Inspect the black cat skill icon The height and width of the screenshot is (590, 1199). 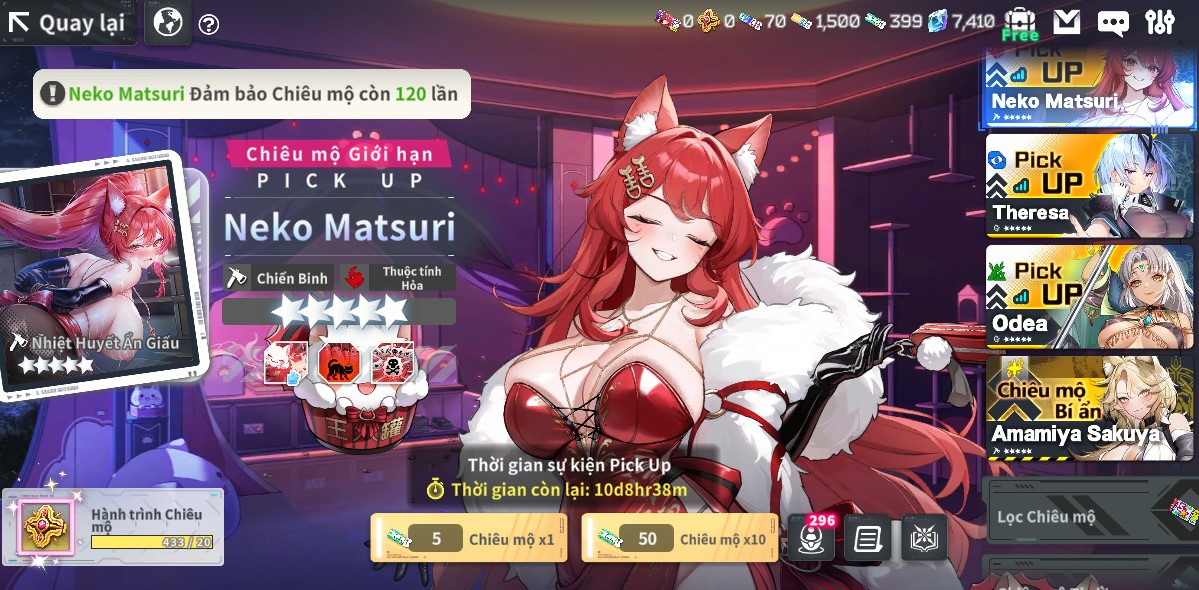pyautogui.click(x=338, y=362)
